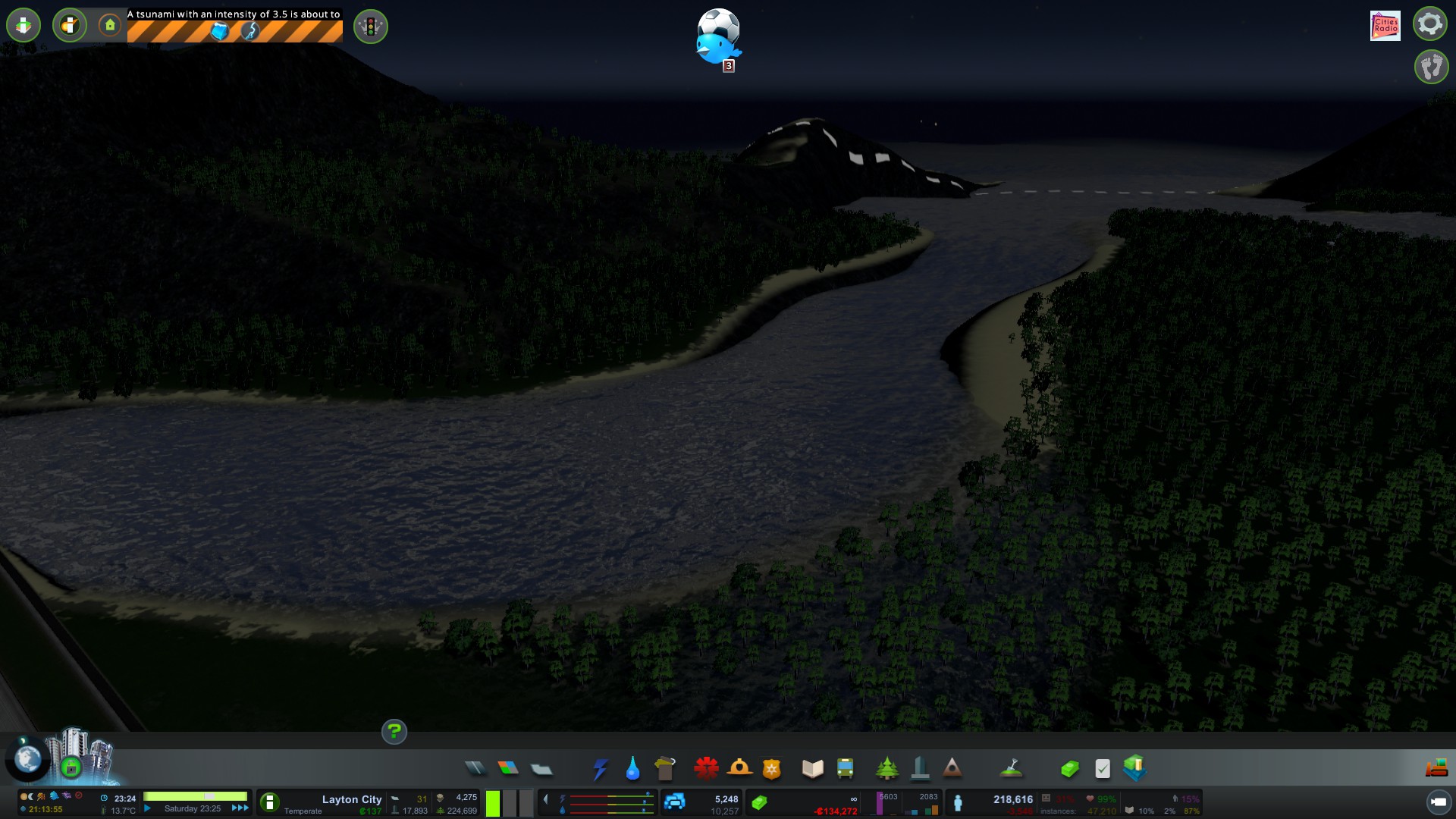This screenshot has height=819, width=1456.
Task: Open Water and Sewage menu
Action: tap(632, 769)
